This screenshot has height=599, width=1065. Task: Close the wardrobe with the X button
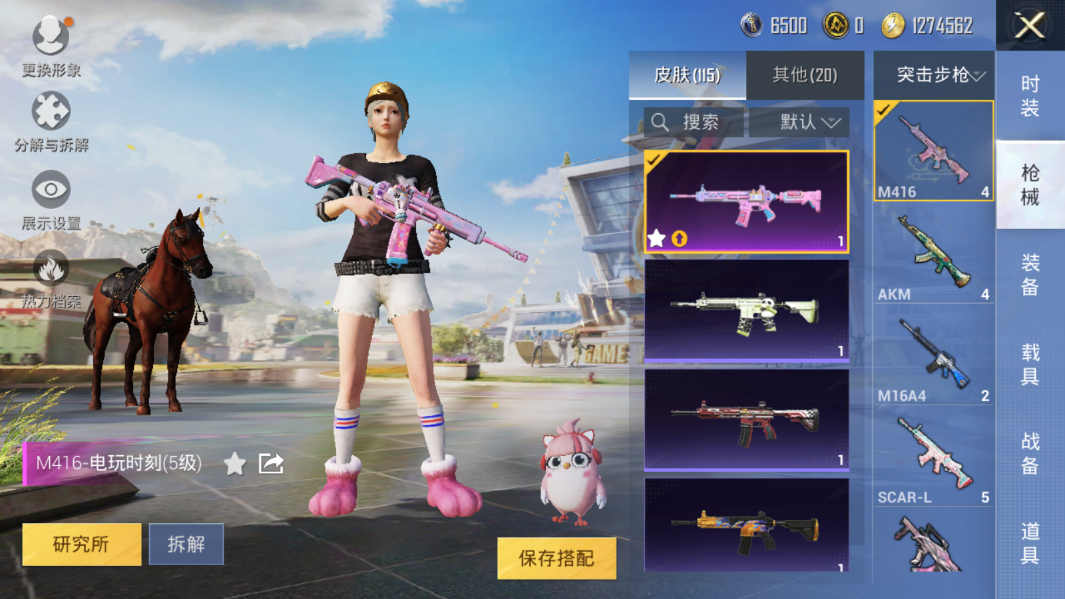pyautogui.click(x=1029, y=26)
